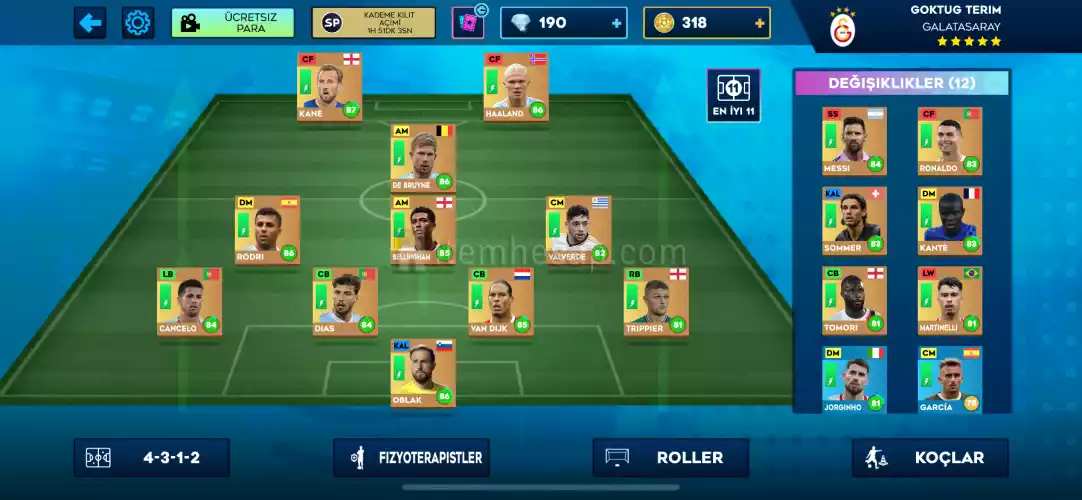Screen dimensions: 1082x500
Task: Pick goalkeeper Oblak's card
Action: point(423,373)
